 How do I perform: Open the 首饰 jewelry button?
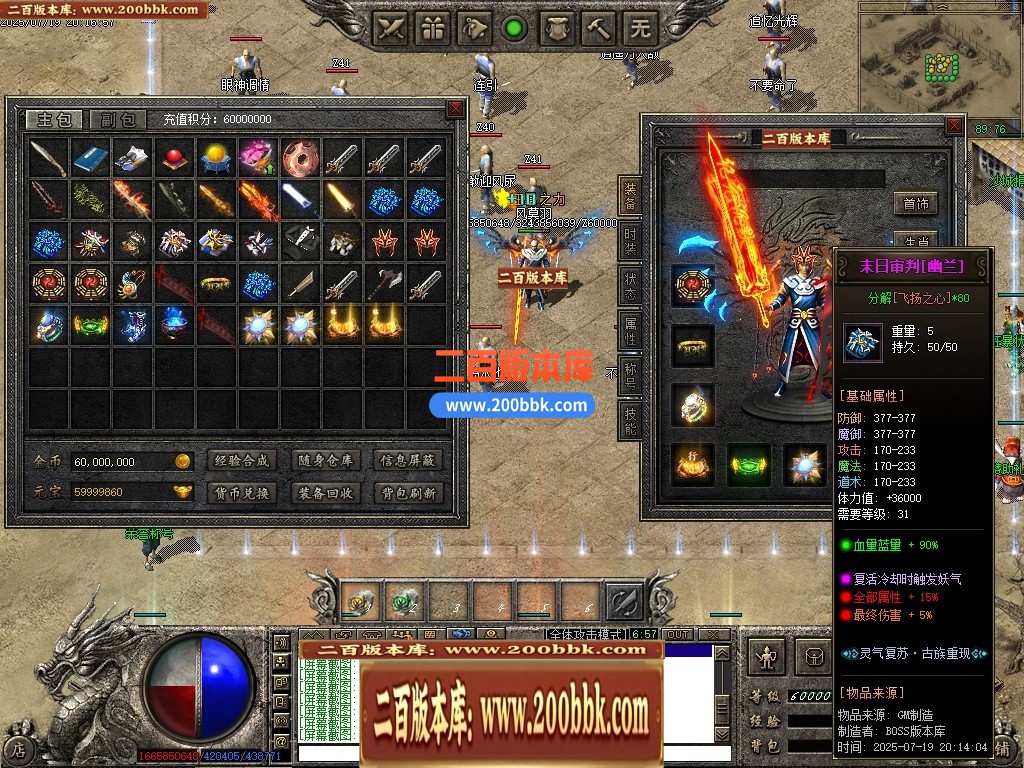pyautogui.click(x=915, y=204)
